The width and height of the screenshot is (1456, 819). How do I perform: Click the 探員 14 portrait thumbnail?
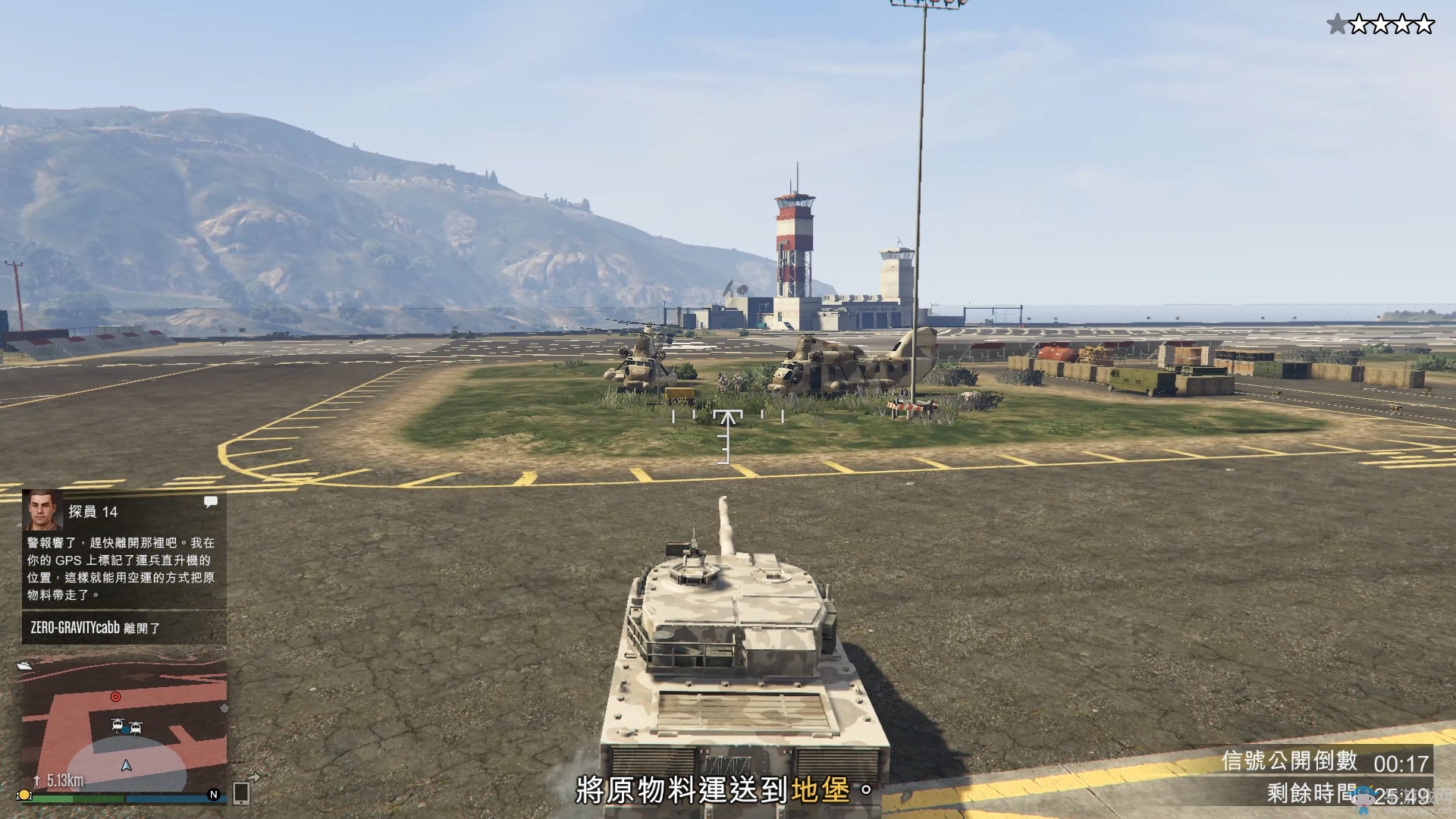click(x=42, y=510)
